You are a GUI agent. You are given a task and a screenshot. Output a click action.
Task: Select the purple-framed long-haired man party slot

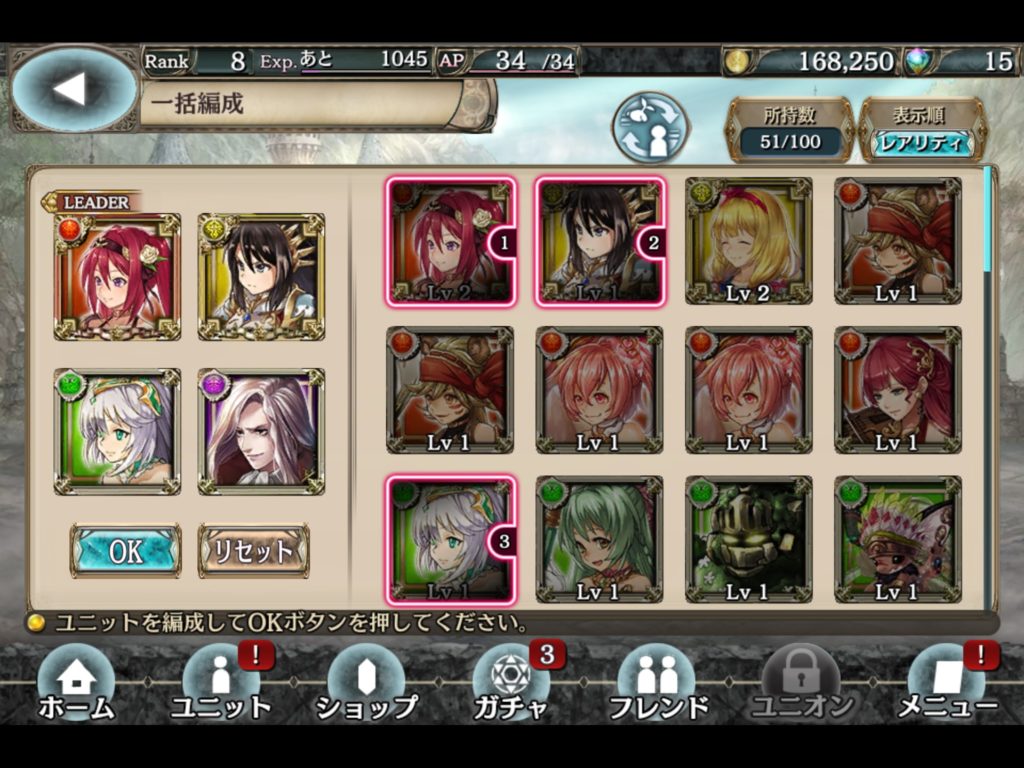[261, 431]
